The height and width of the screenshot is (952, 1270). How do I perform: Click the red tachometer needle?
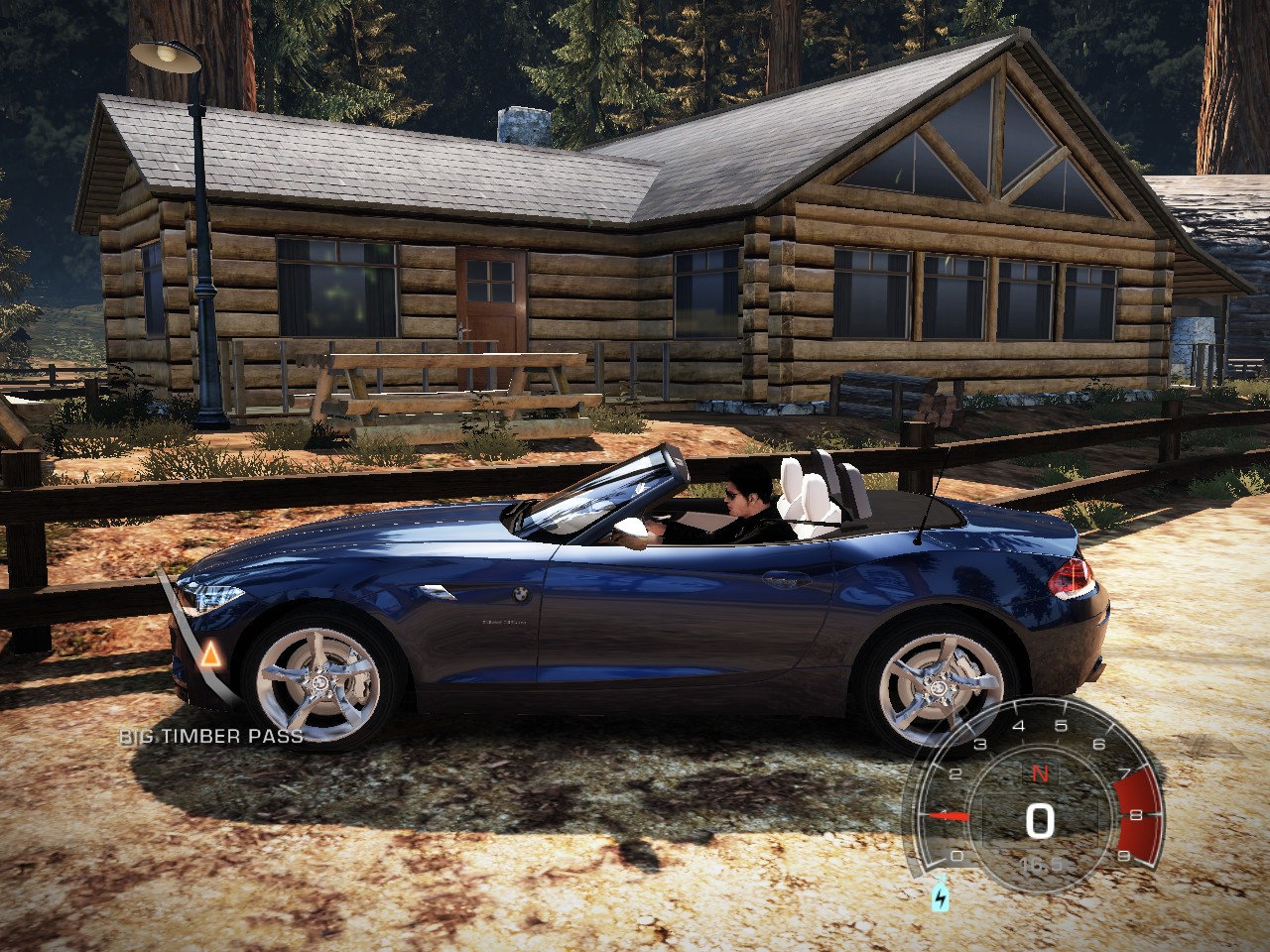pyautogui.click(x=949, y=814)
